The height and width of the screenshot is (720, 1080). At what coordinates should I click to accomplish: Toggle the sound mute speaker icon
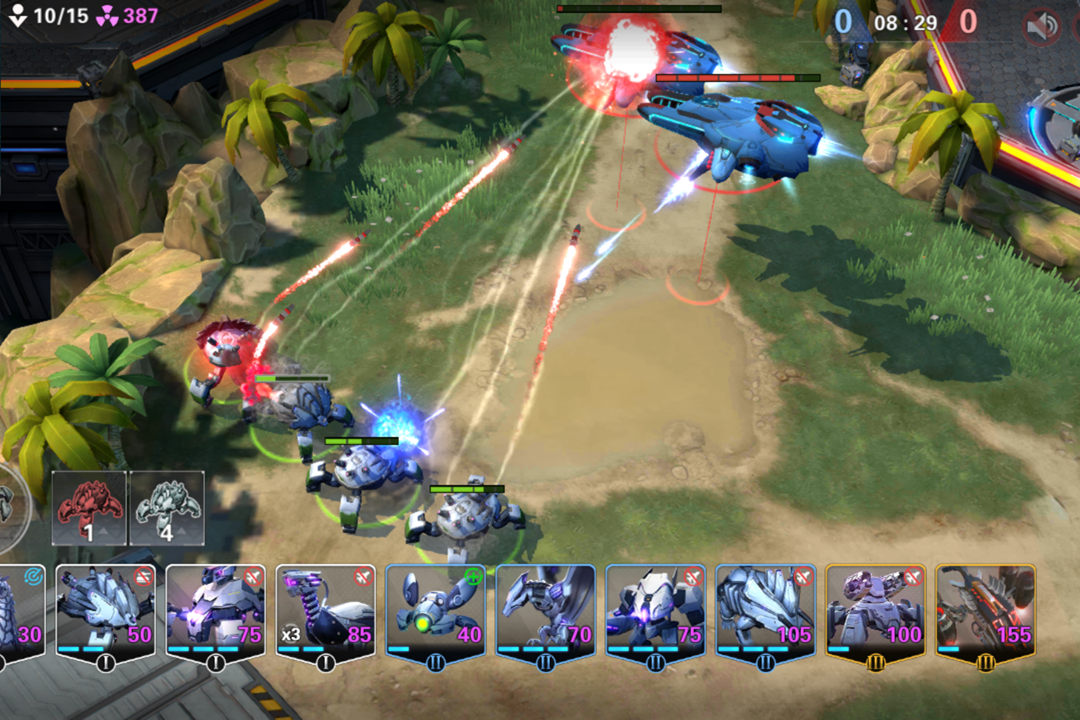pos(1042,27)
